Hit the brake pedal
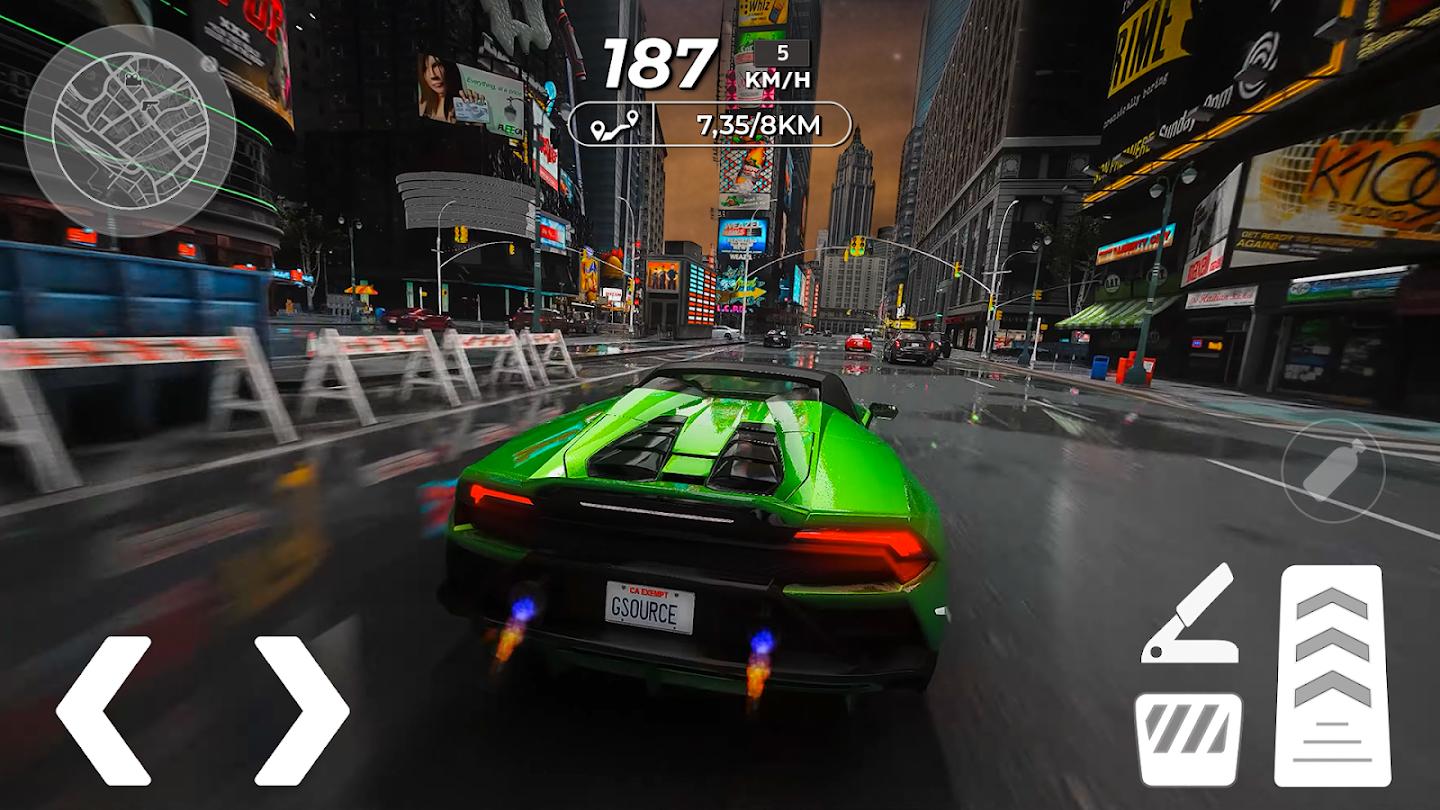The height and width of the screenshot is (810, 1440). click(x=1188, y=739)
